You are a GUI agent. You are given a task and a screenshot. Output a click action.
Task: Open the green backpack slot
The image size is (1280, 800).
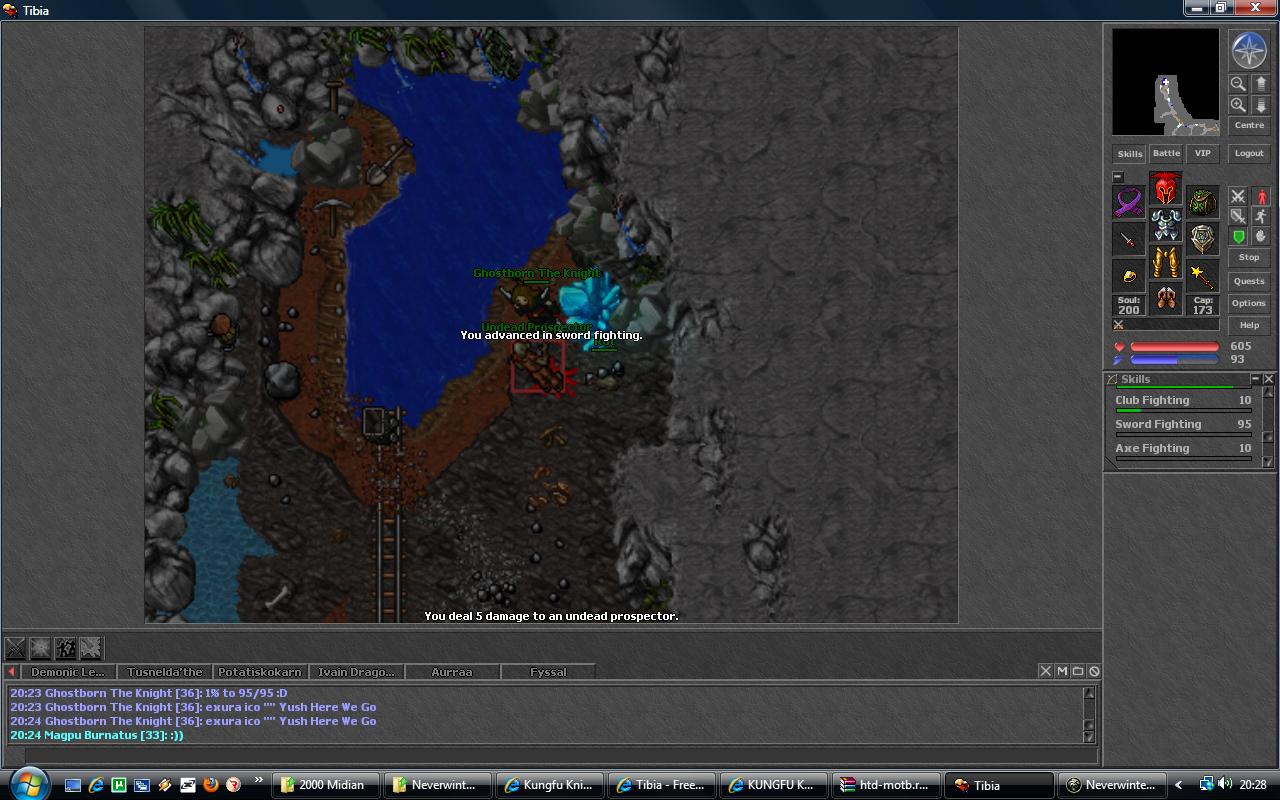(1202, 202)
